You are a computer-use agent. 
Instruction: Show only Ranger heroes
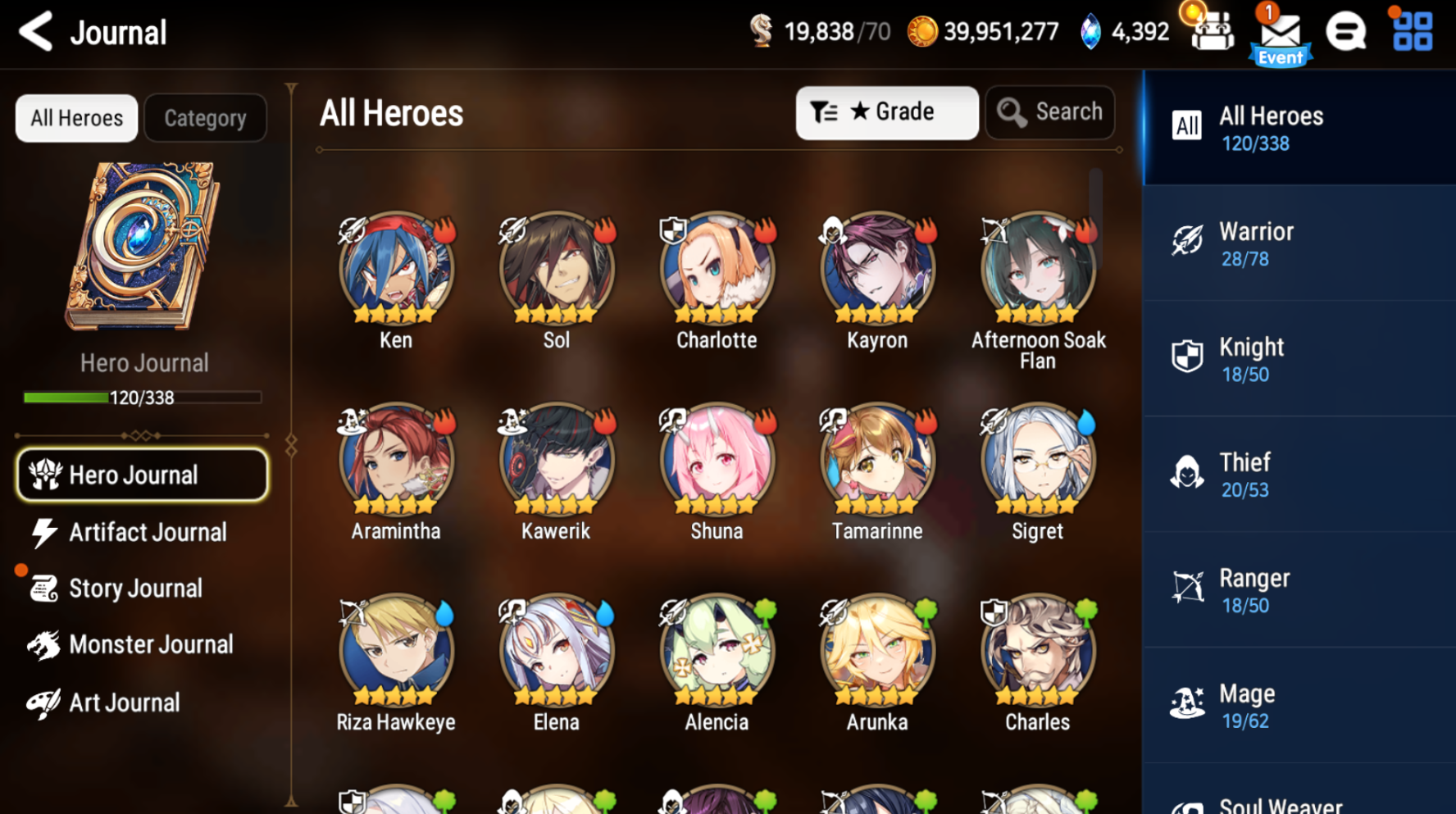point(1299,590)
